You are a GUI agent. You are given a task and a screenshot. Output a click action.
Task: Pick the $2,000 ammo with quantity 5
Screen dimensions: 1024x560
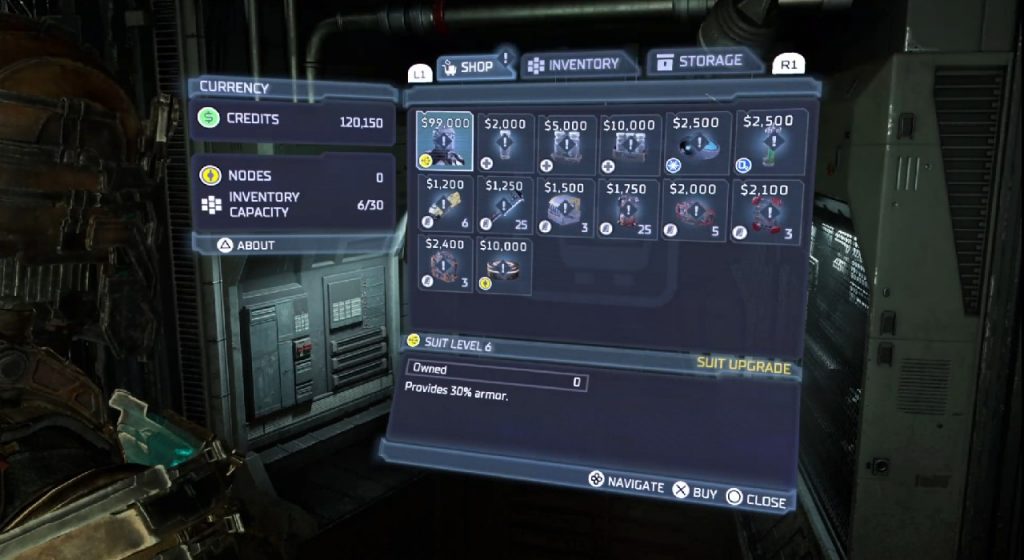point(693,206)
